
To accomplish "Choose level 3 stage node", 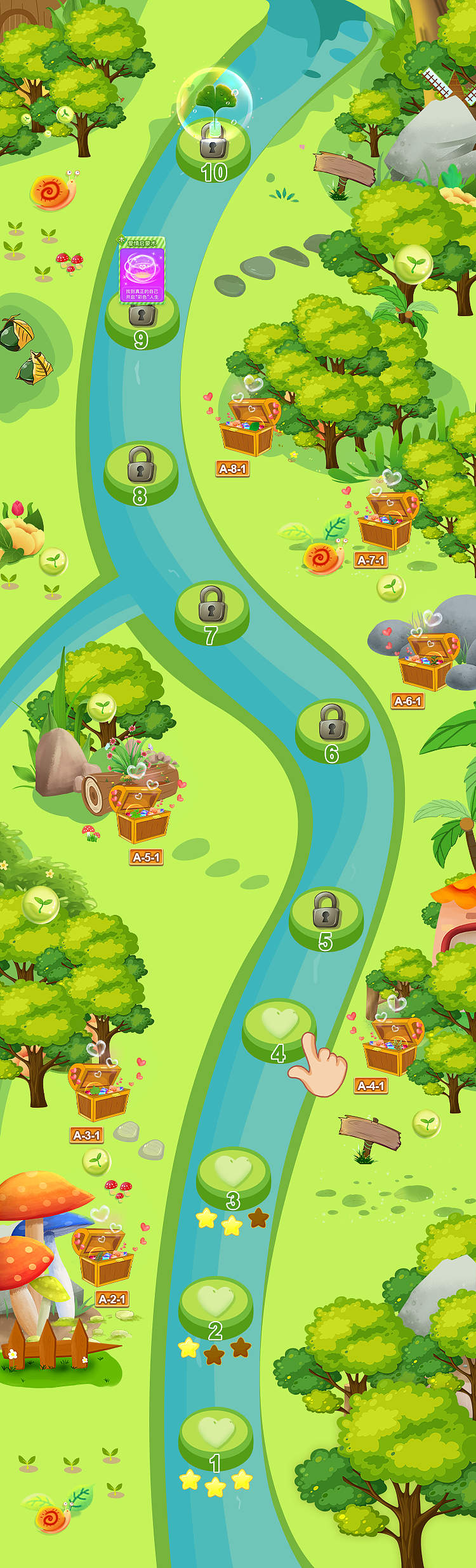I will click(x=234, y=1173).
